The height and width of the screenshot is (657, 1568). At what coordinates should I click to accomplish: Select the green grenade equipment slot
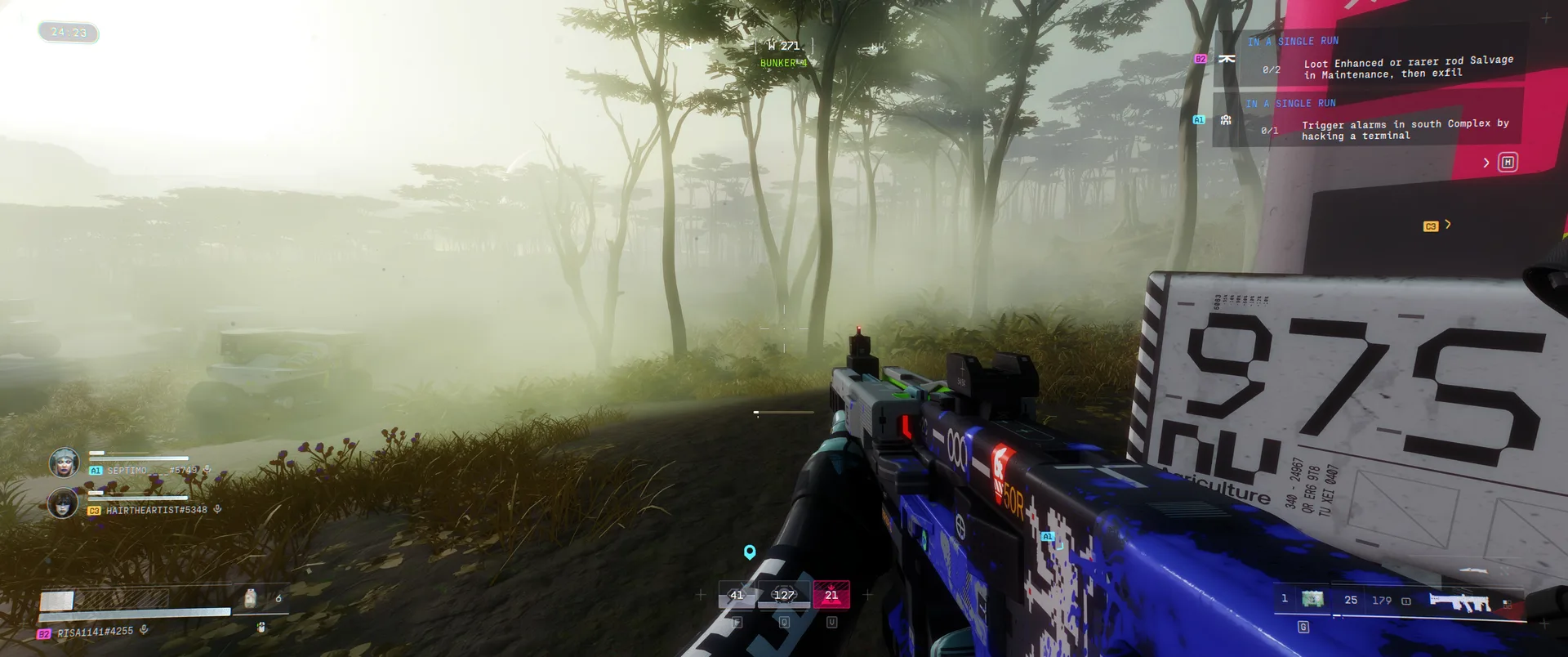pos(1312,600)
